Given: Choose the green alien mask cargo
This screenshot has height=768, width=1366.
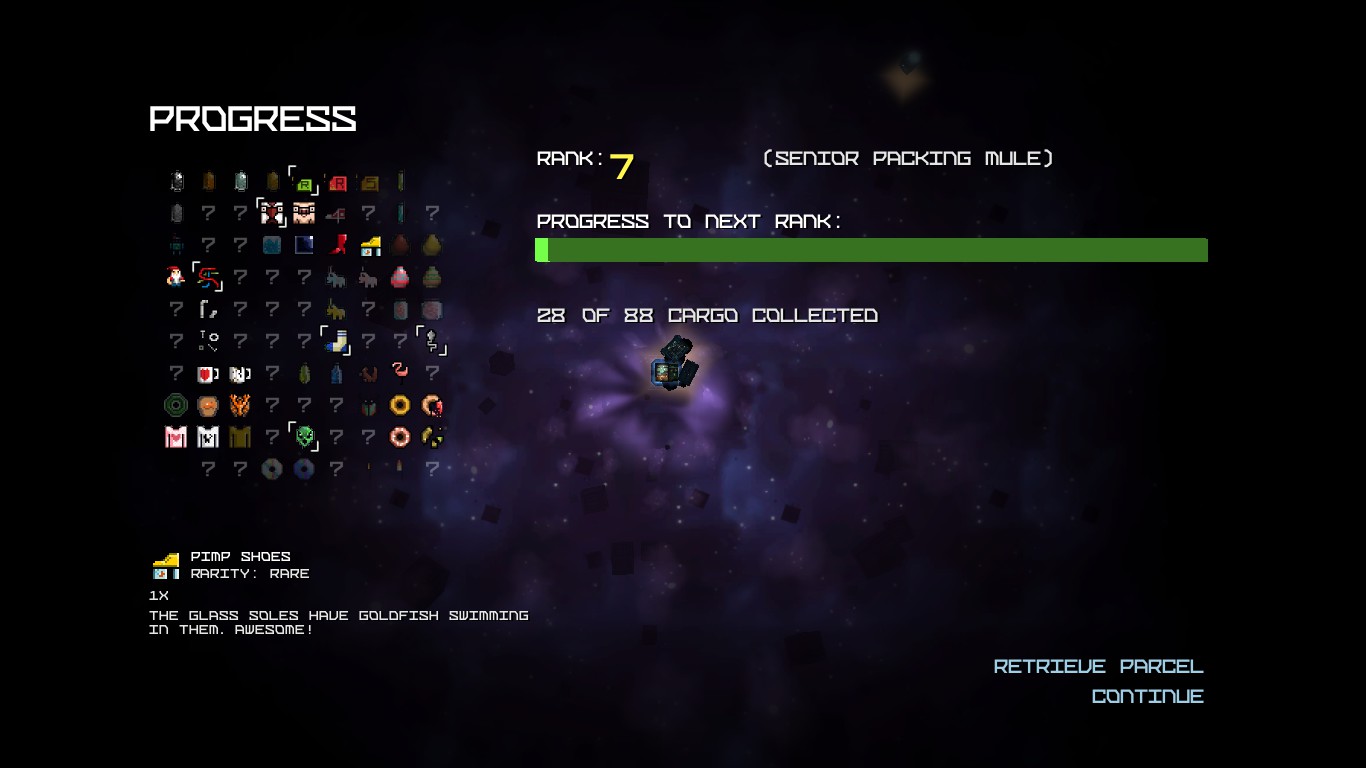Looking at the screenshot, I should (x=304, y=437).
